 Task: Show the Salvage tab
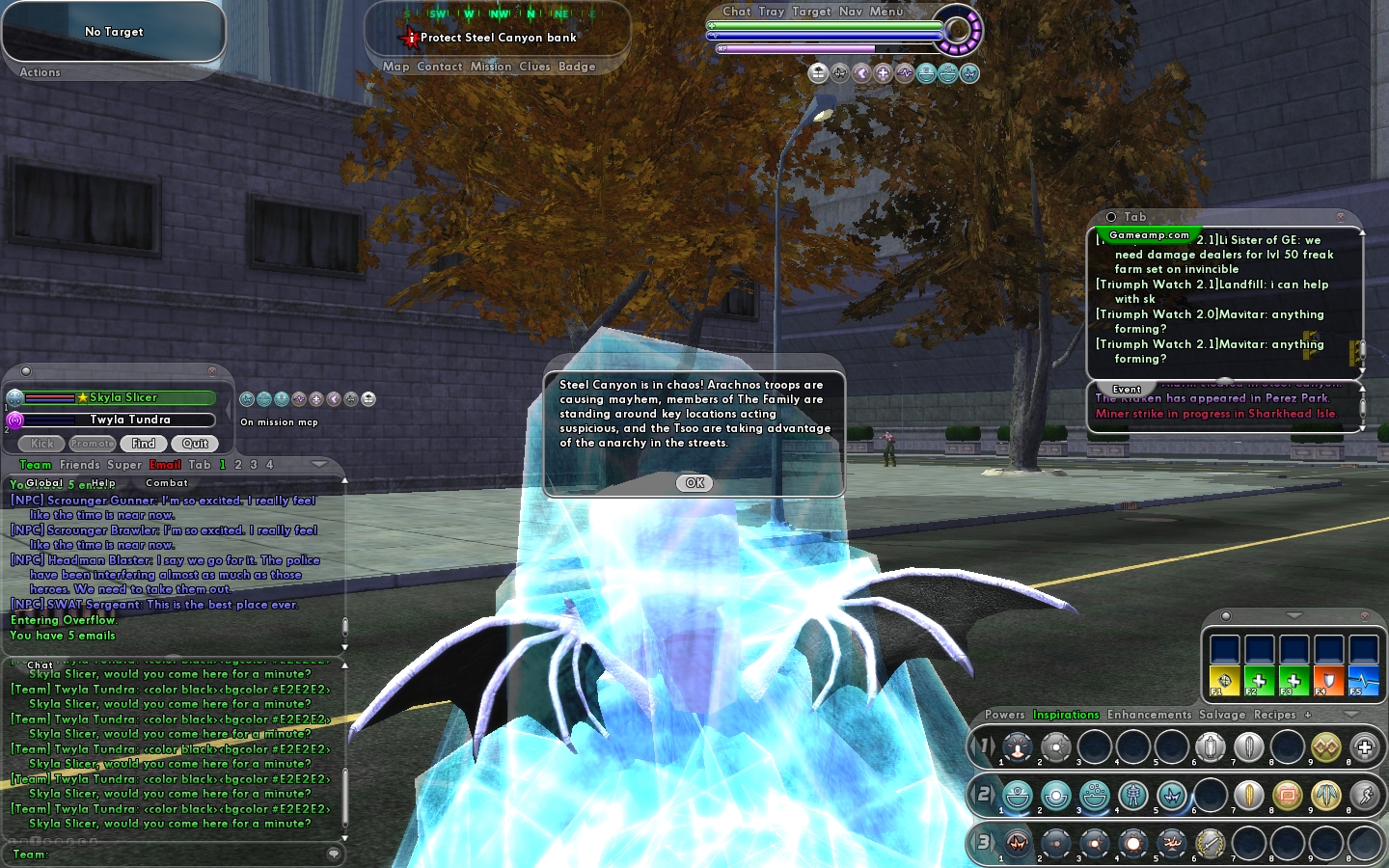pyautogui.click(x=1222, y=715)
